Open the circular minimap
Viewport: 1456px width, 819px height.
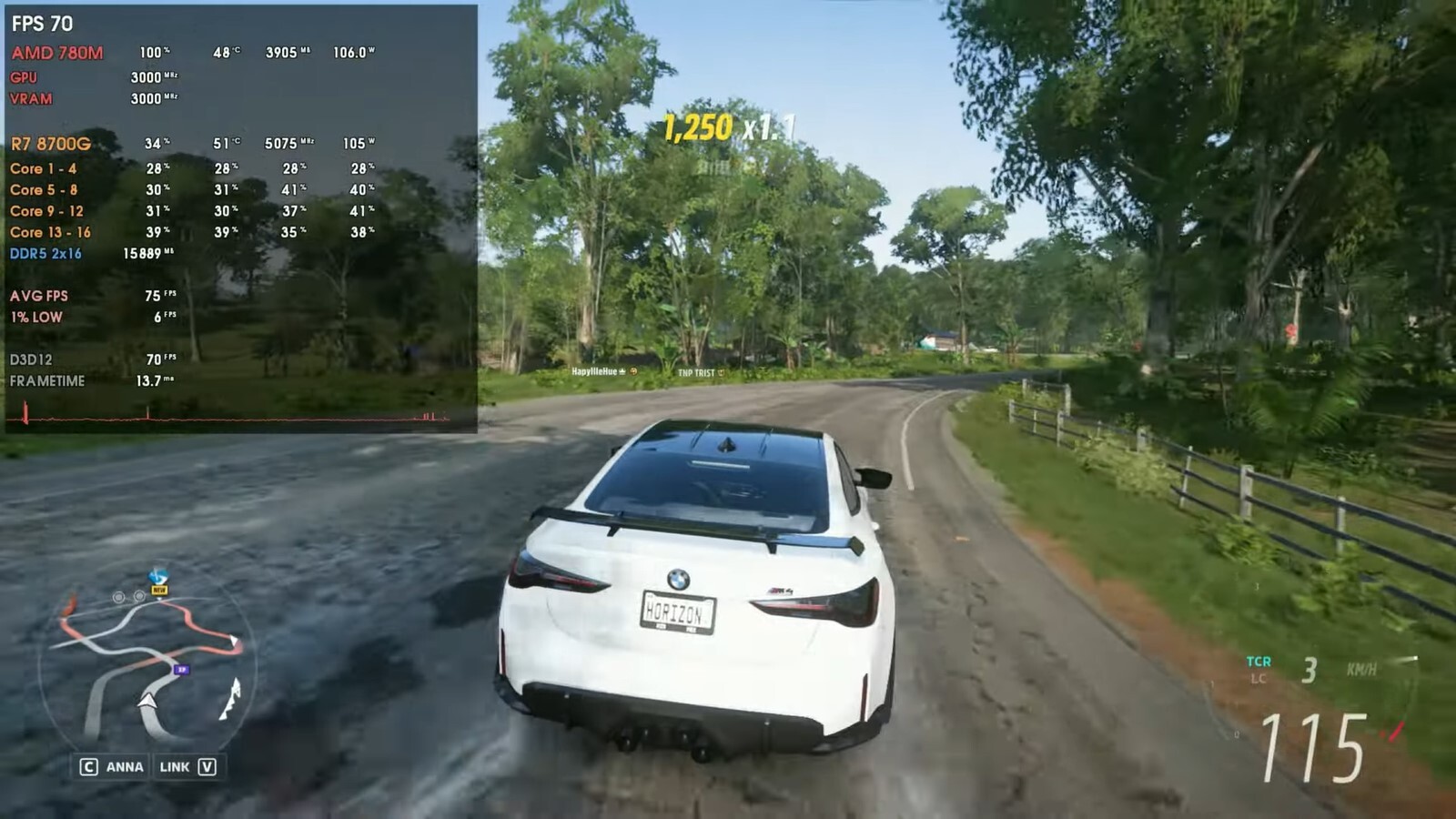point(148,667)
